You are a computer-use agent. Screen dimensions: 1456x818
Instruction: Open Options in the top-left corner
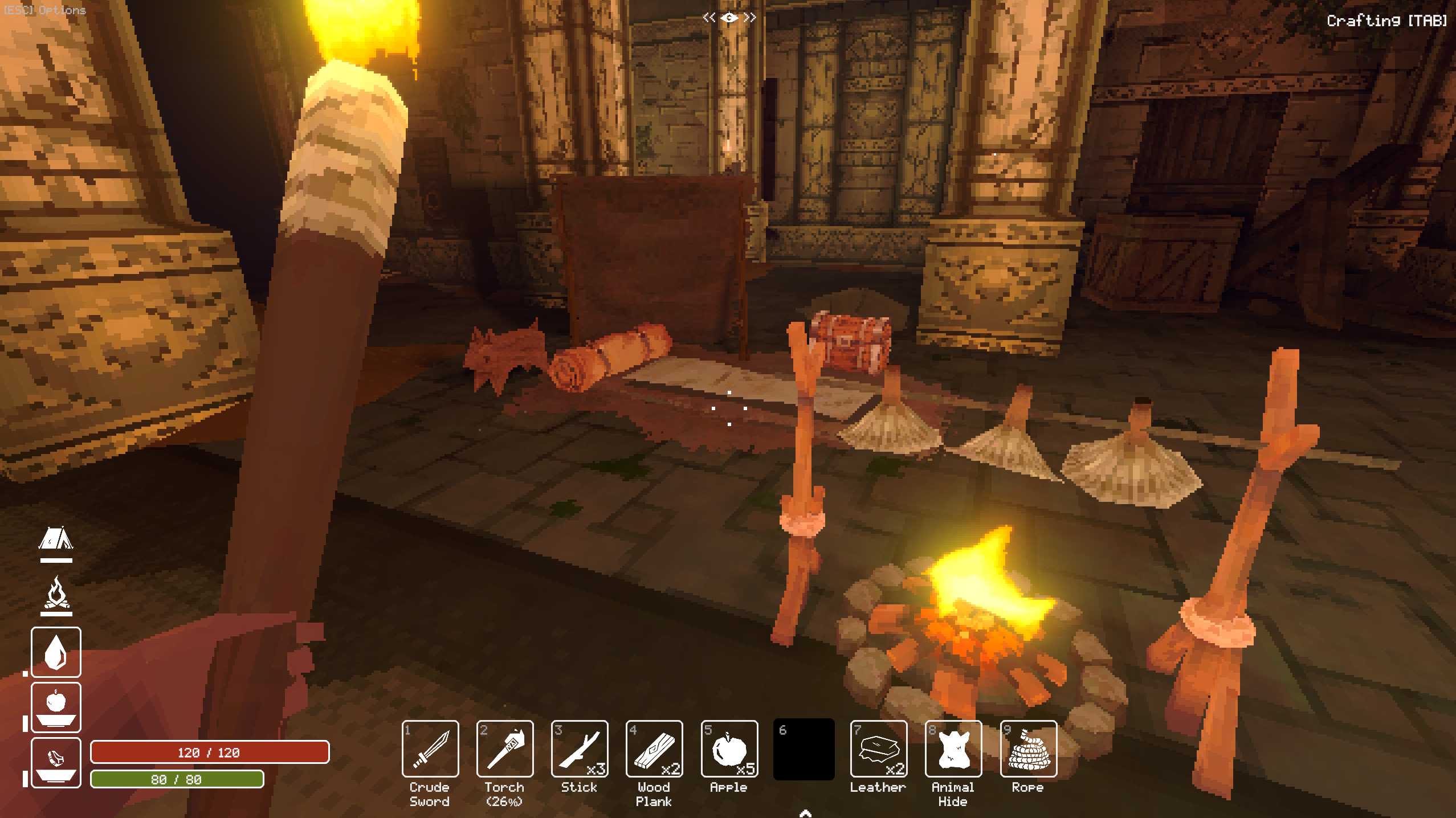click(44, 10)
